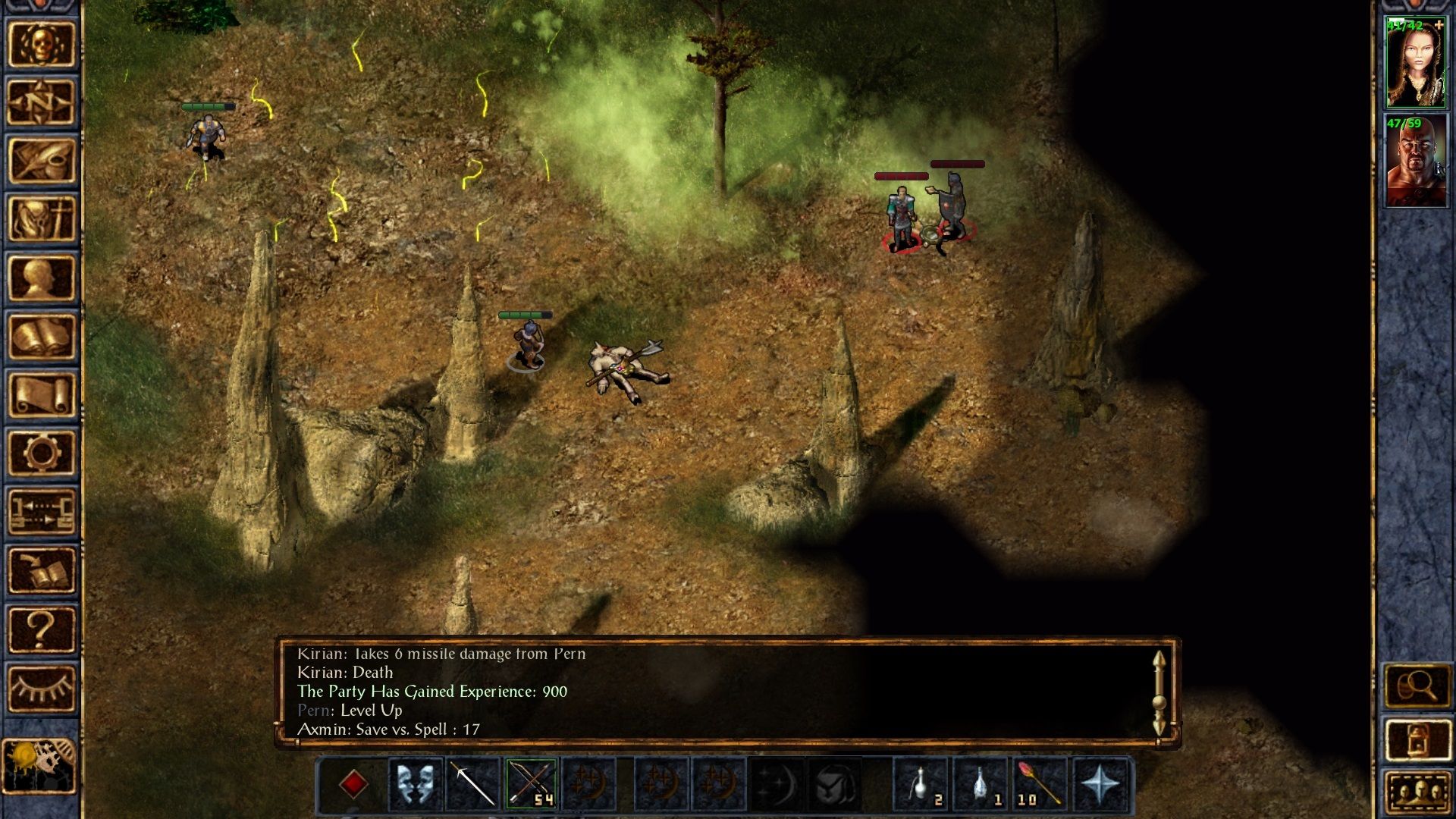Open the options gear menu
Viewport: 1456px width, 819px height.
(41, 453)
